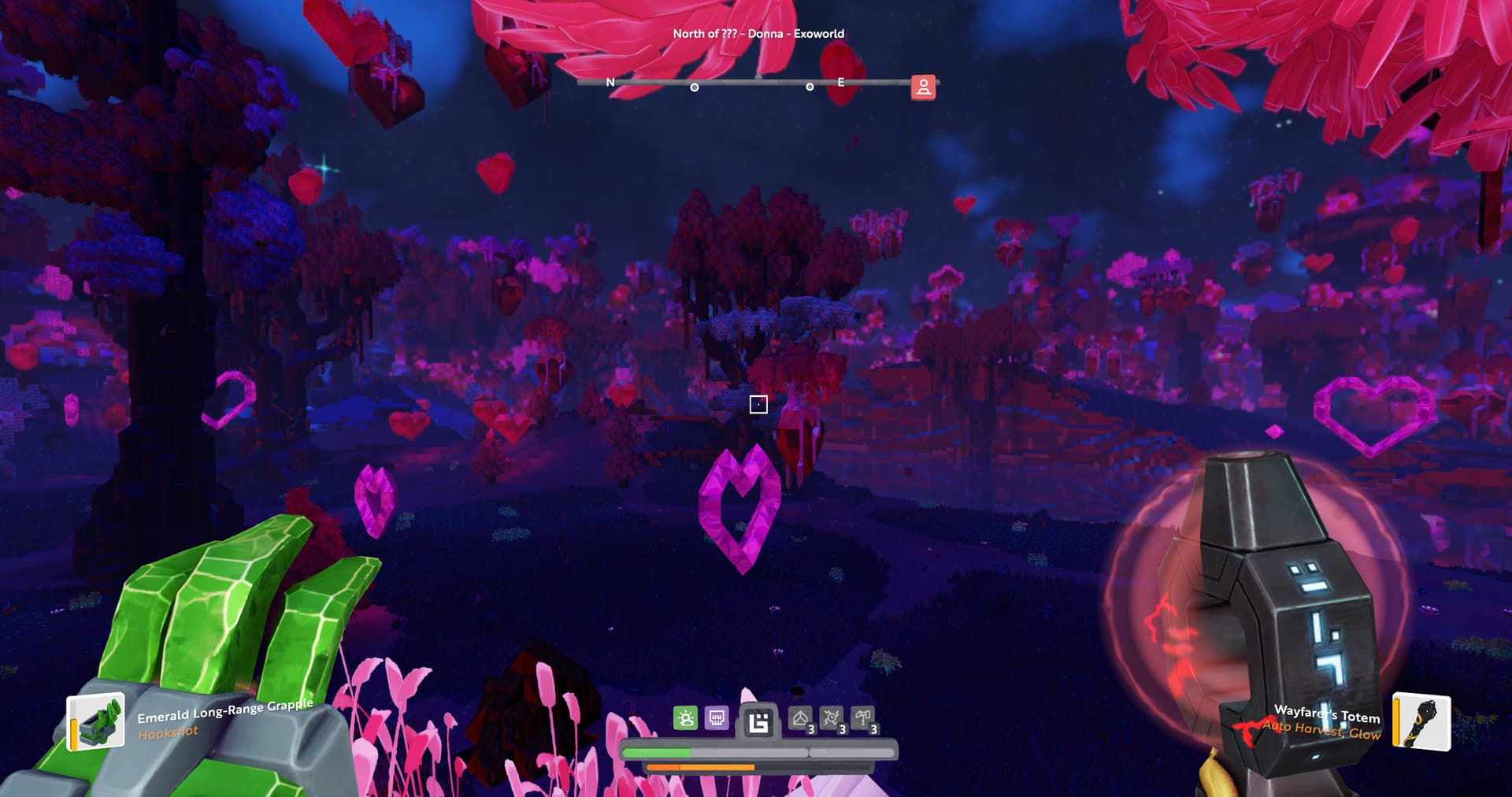Open the central blocky face icon
Screen dimensions: 1512x797
758,721
